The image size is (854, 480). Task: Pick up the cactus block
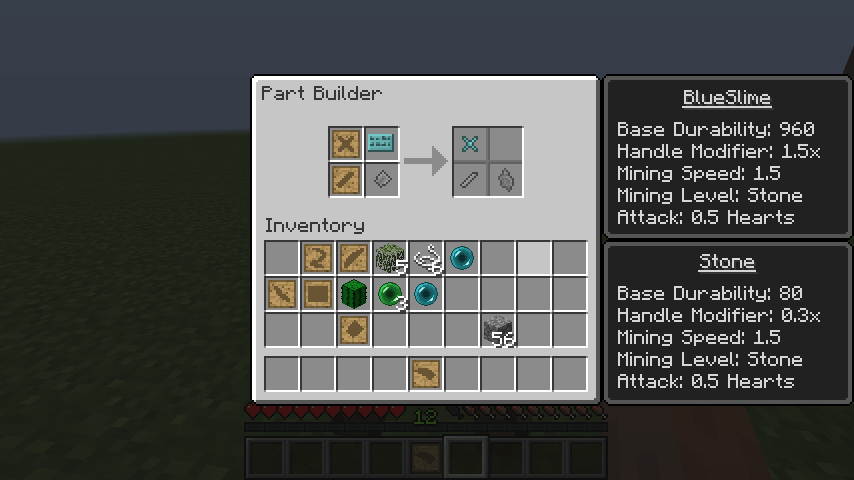(x=354, y=294)
